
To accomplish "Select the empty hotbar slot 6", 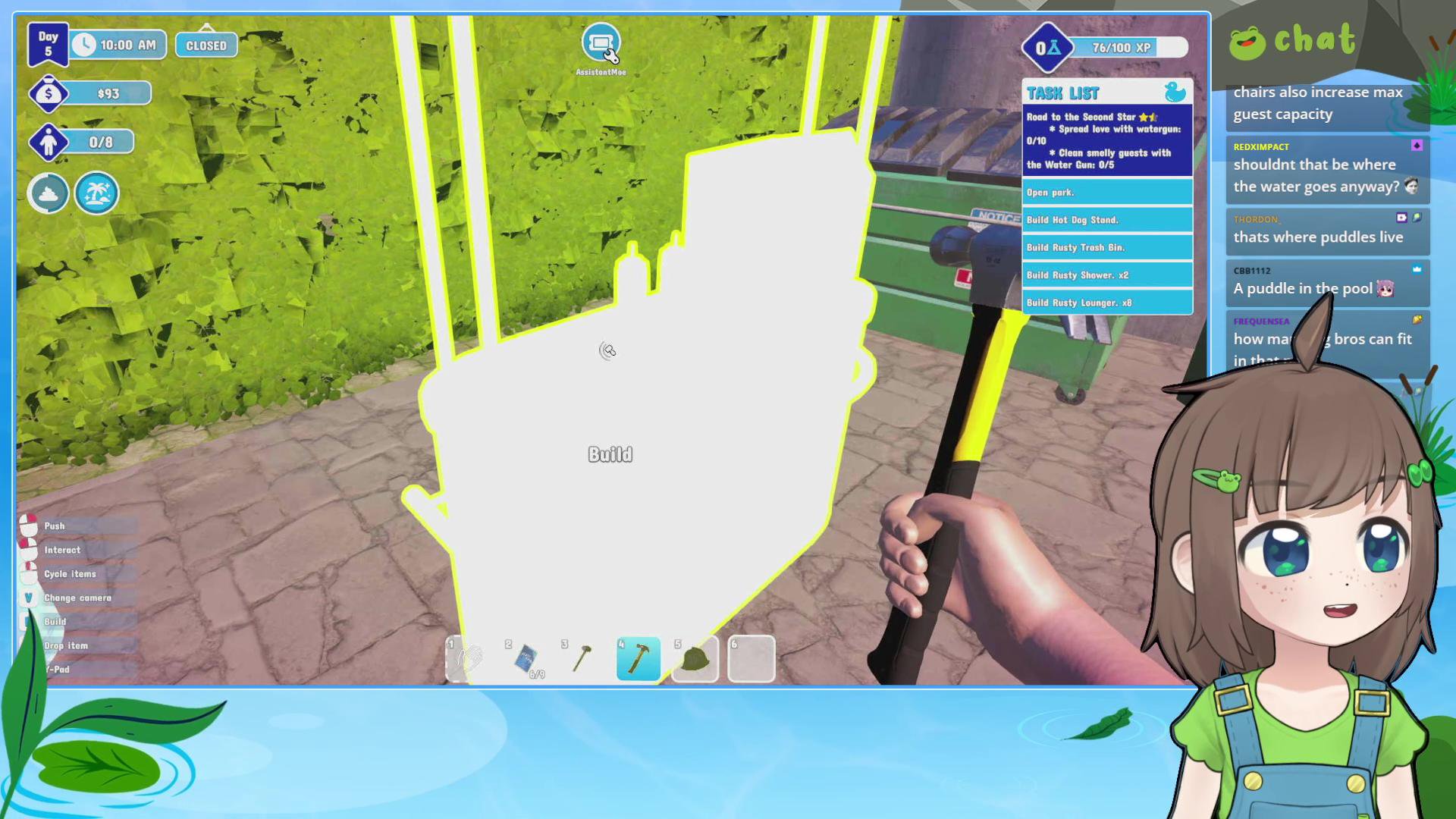I will tap(750, 658).
